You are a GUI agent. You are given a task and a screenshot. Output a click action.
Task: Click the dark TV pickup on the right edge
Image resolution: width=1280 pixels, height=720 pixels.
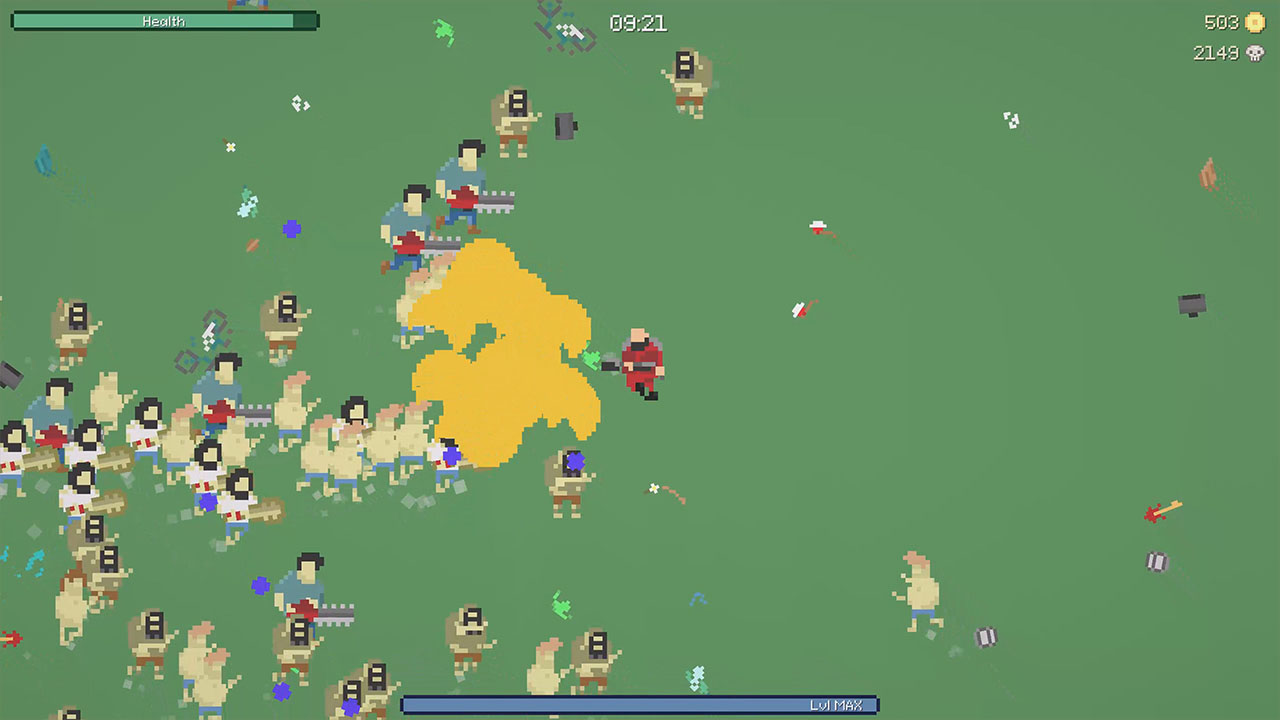coord(1194,306)
